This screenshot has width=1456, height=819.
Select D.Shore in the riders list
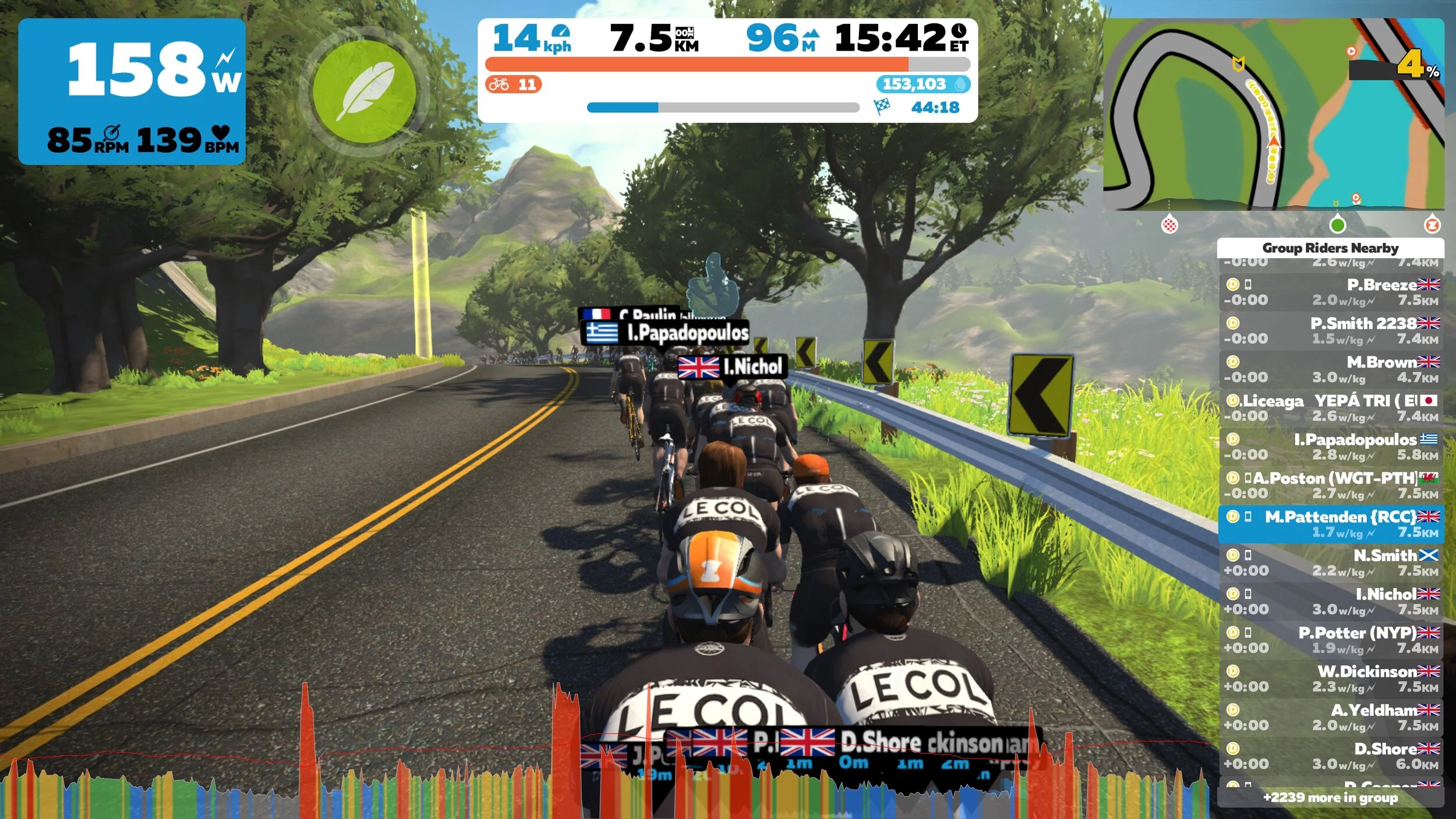1330,756
